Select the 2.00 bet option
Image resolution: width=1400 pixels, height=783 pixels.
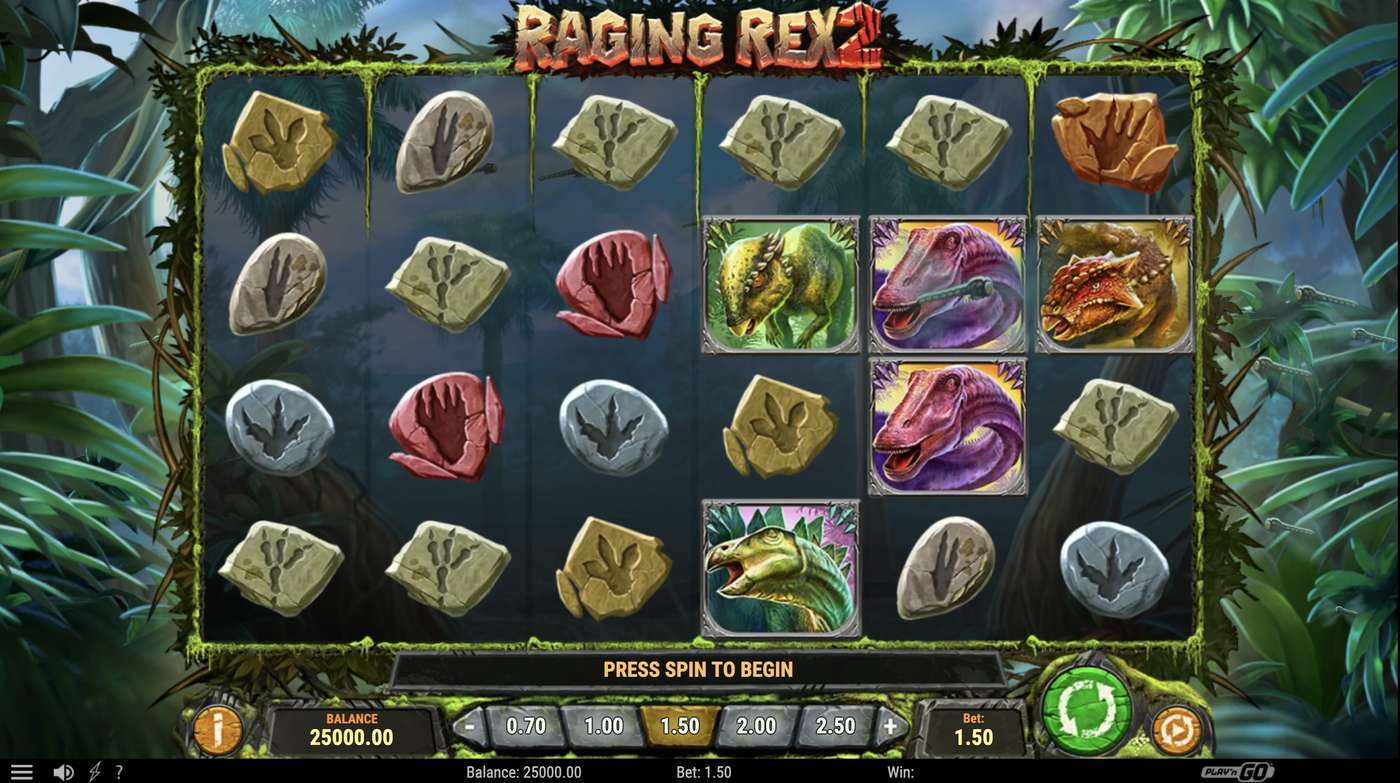754,727
